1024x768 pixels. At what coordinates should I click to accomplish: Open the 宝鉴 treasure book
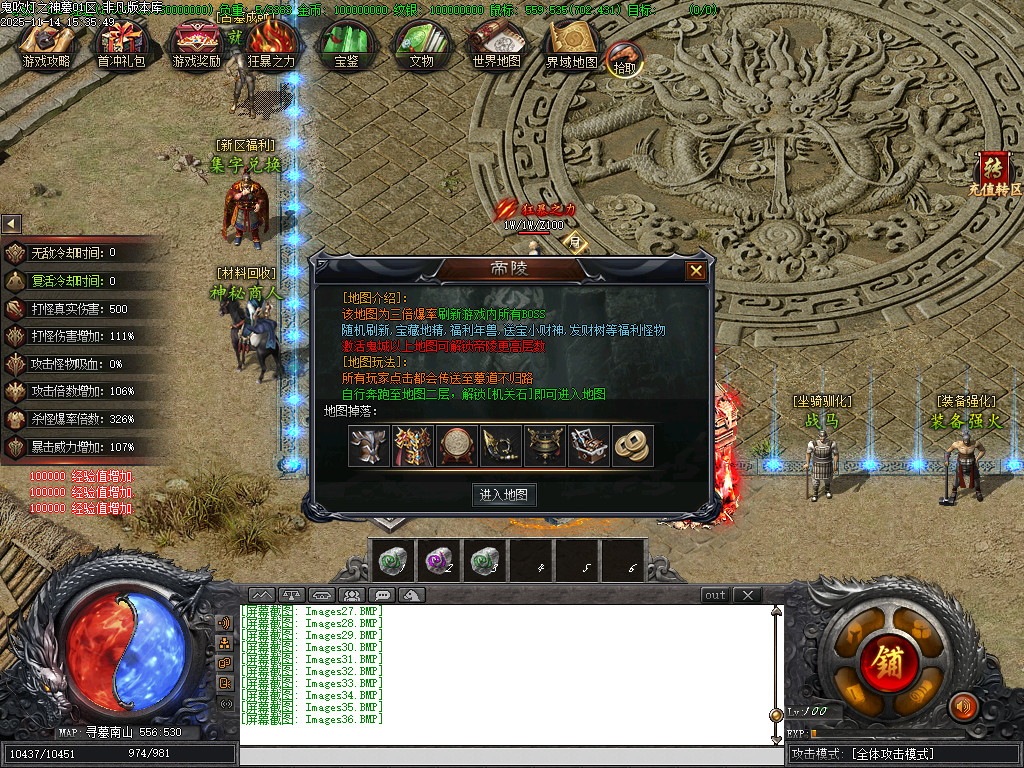346,45
